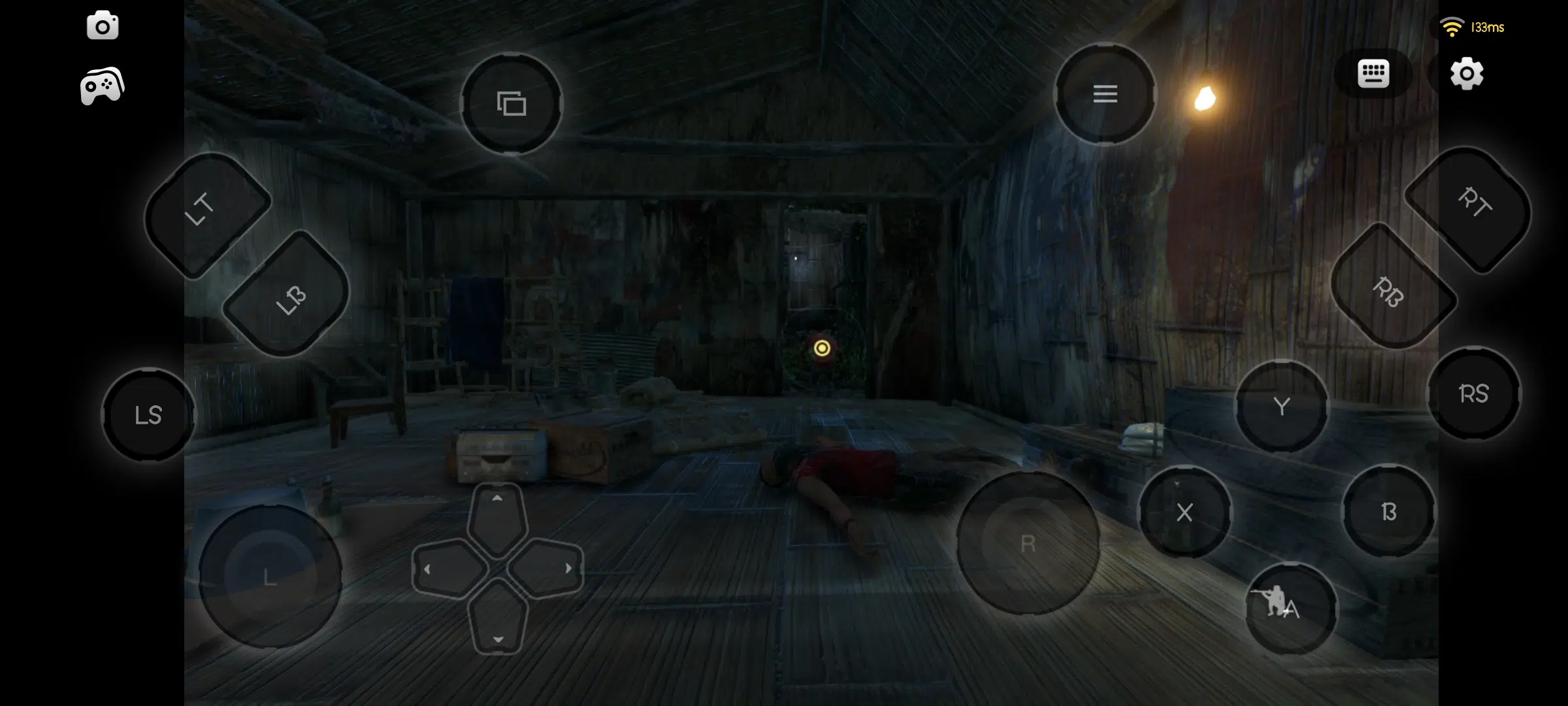Click the LS stick button
Viewport: 1568px width, 706px height.
pyautogui.click(x=148, y=414)
